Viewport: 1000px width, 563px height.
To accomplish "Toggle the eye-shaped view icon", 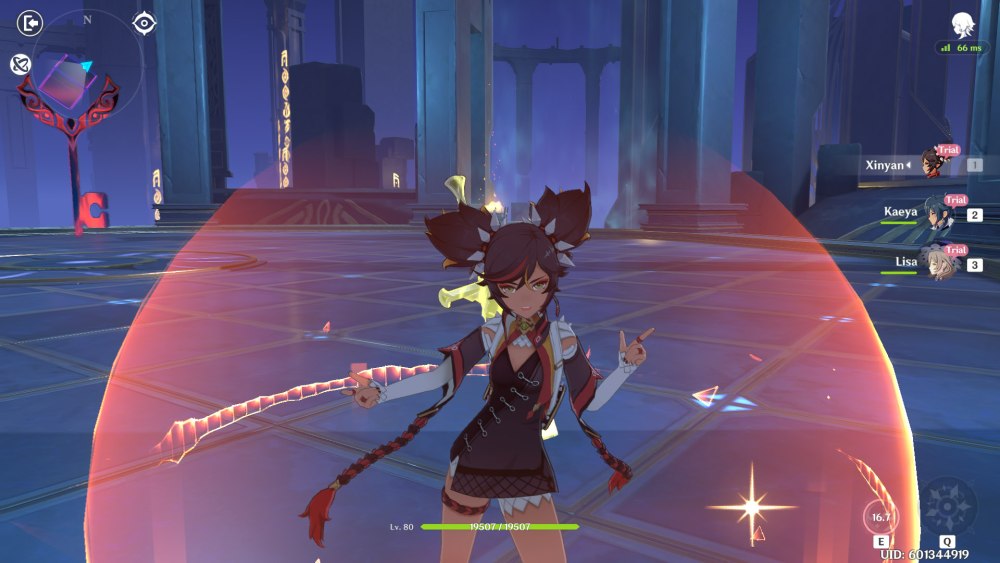I will pyautogui.click(x=144, y=22).
